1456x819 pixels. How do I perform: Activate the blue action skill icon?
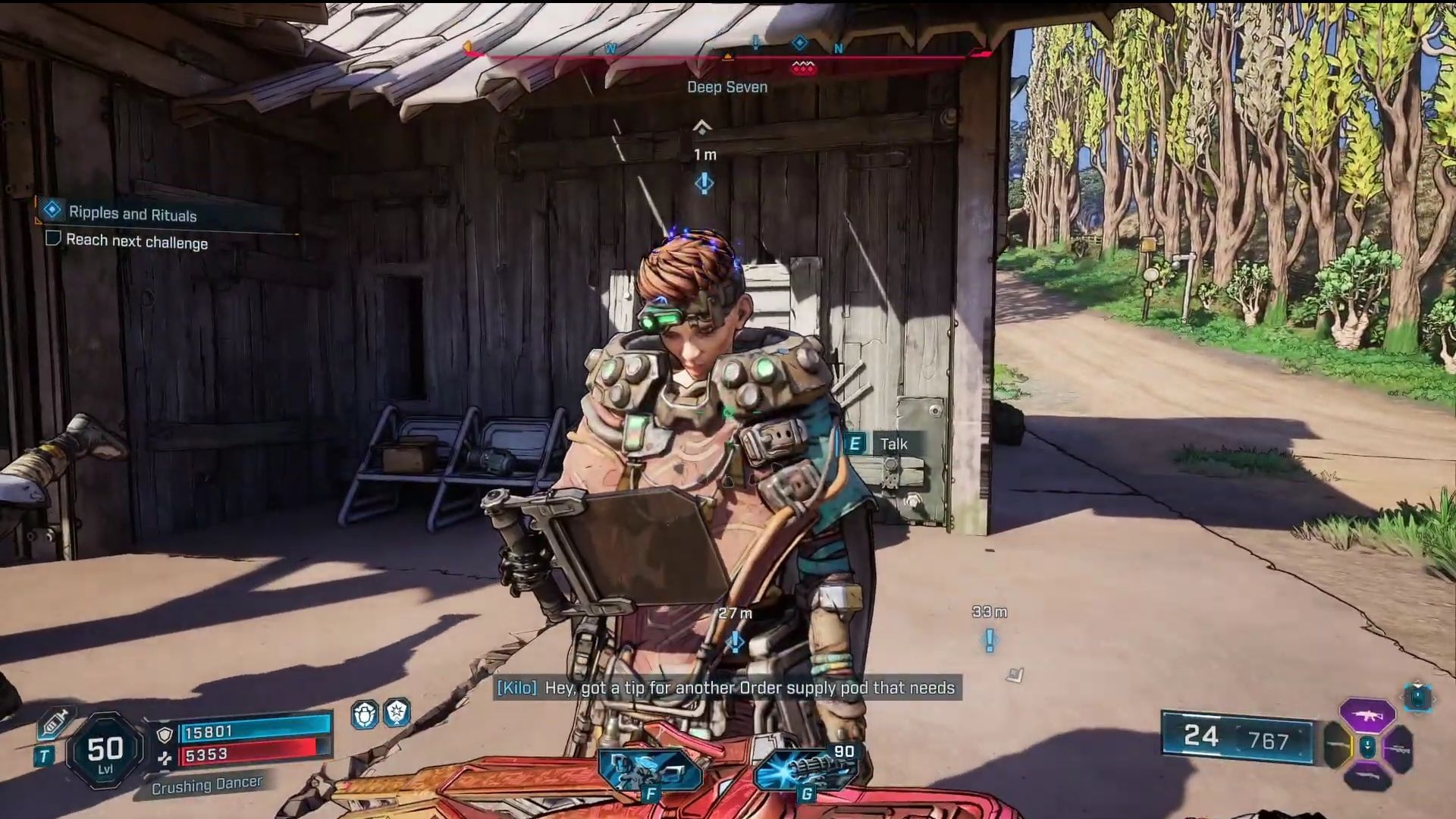(648, 767)
